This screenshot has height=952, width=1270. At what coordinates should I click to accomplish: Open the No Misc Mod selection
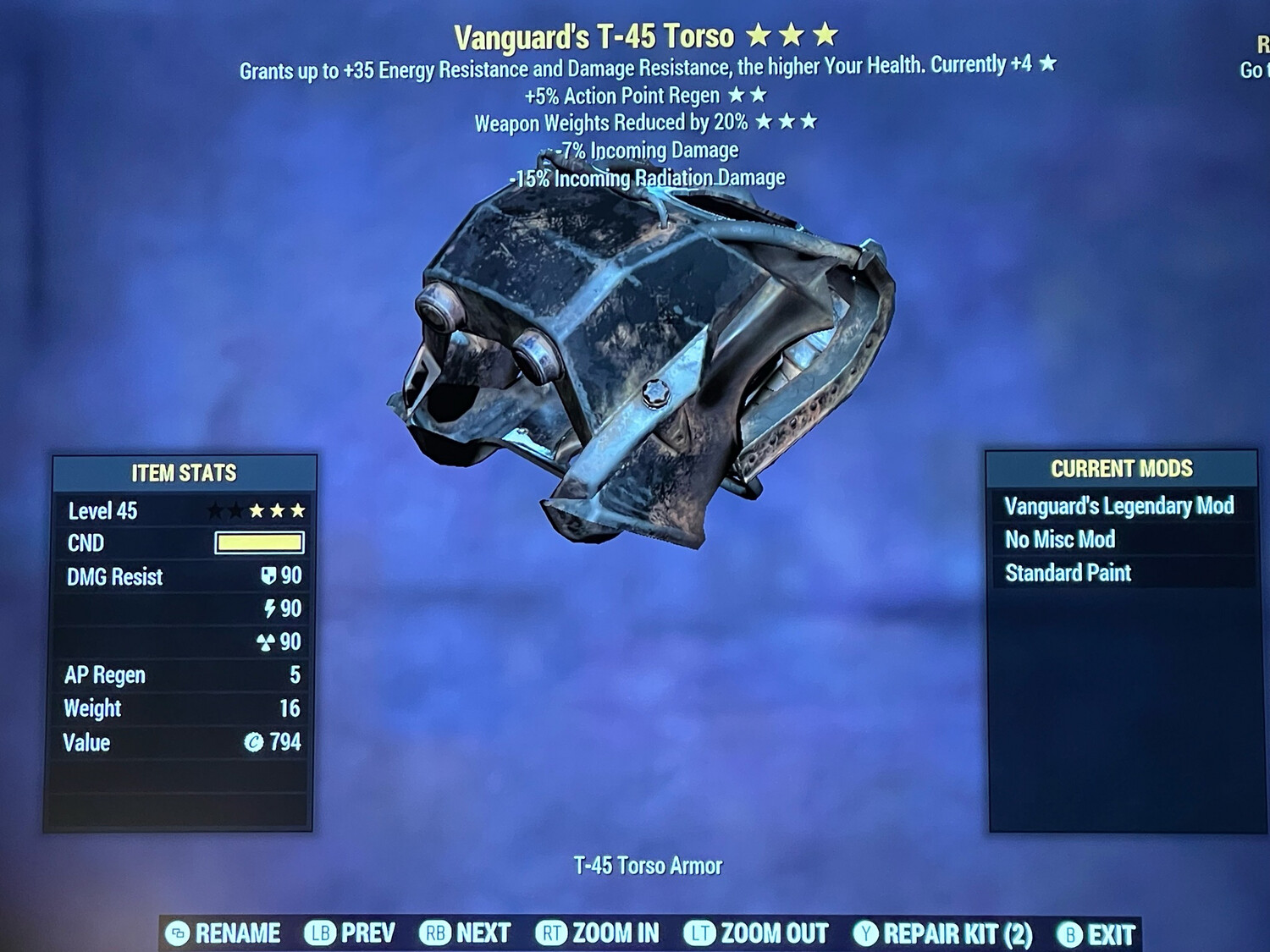click(x=1059, y=539)
